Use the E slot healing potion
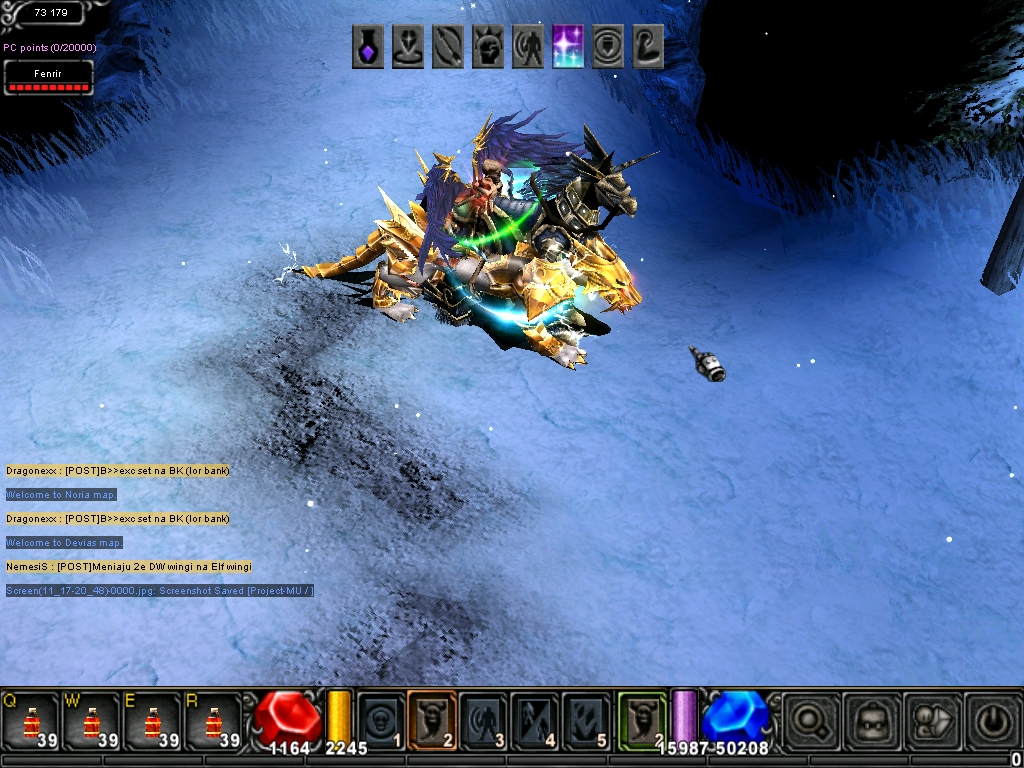The width and height of the screenshot is (1024, 768). 152,720
